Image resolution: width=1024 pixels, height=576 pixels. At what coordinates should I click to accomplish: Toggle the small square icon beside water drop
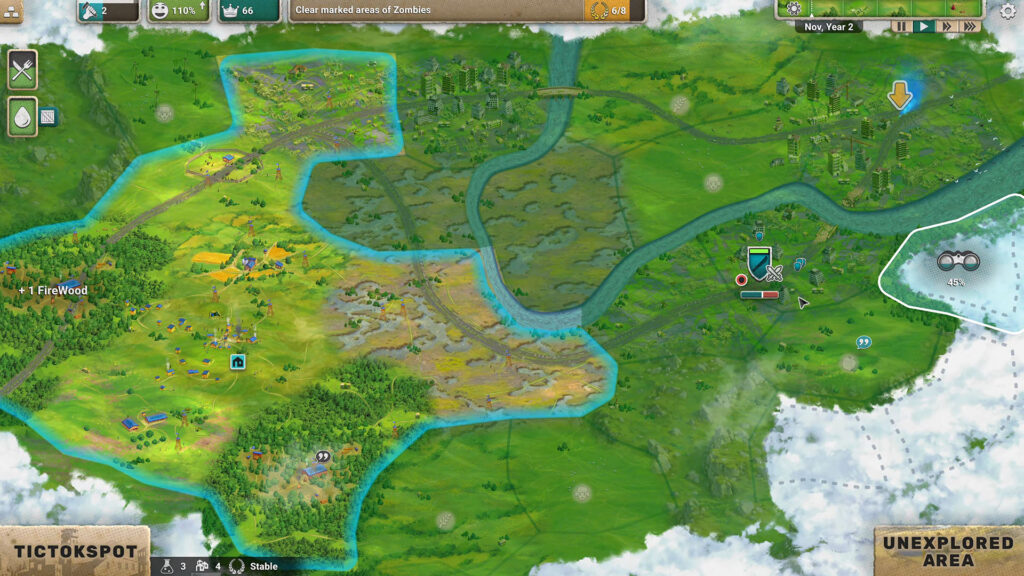pyautogui.click(x=48, y=117)
